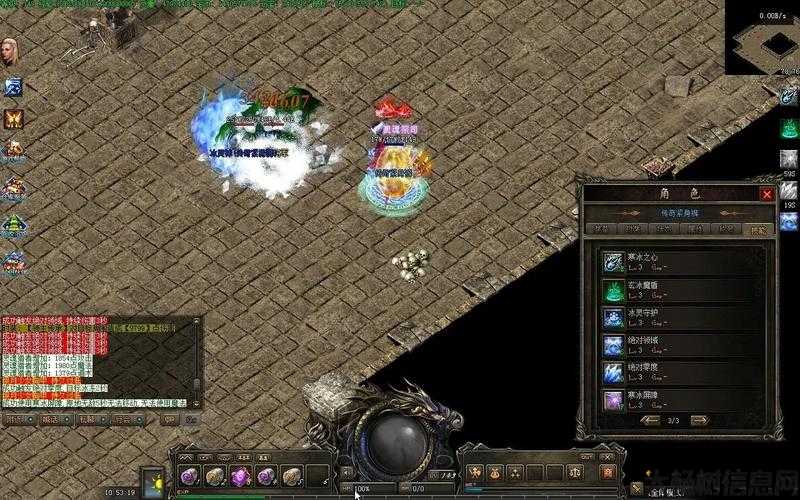Screen dimensions: 800x500
Task: Click the red icon in bottom menu bar
Action: point(604,472)
